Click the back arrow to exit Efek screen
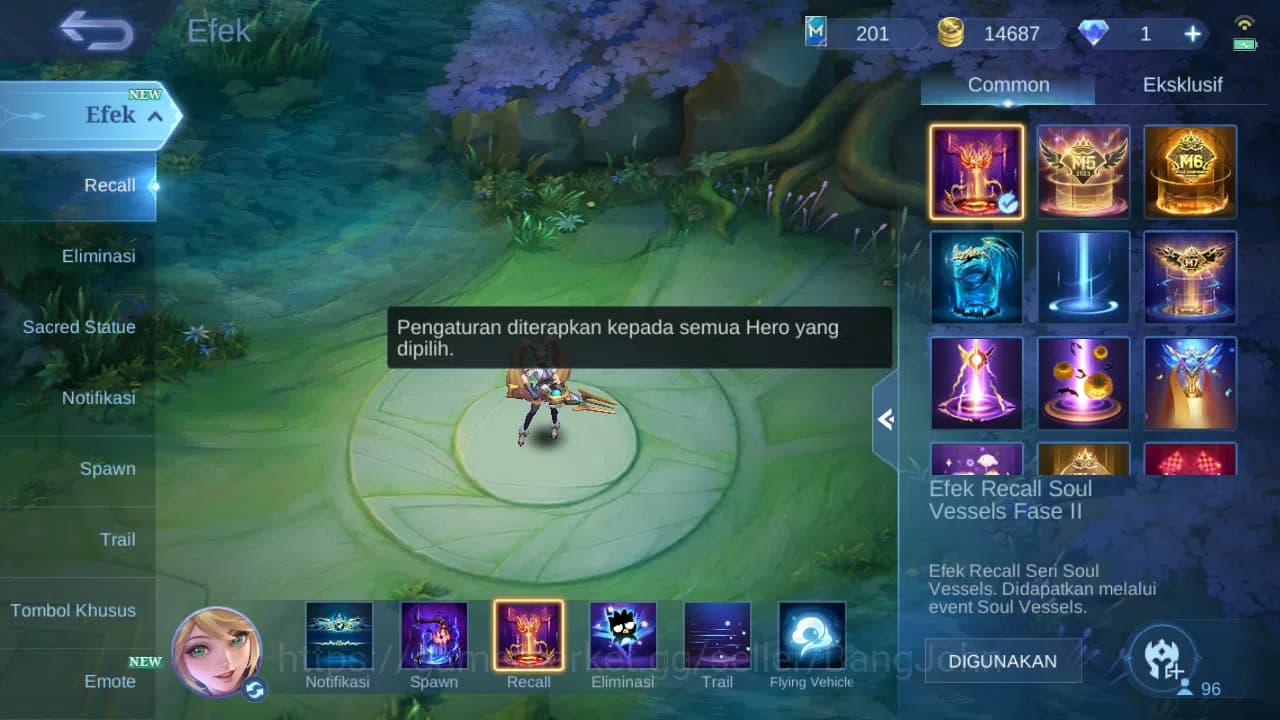Image resolution: width=1280 pixels, height=720 pixels. [95, 30]
